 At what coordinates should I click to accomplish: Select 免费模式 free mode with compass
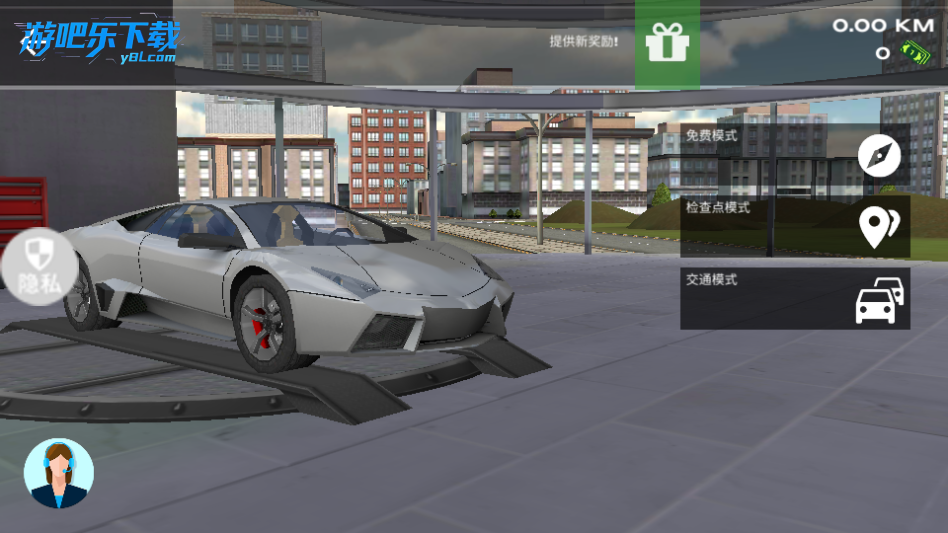(795, 155)
